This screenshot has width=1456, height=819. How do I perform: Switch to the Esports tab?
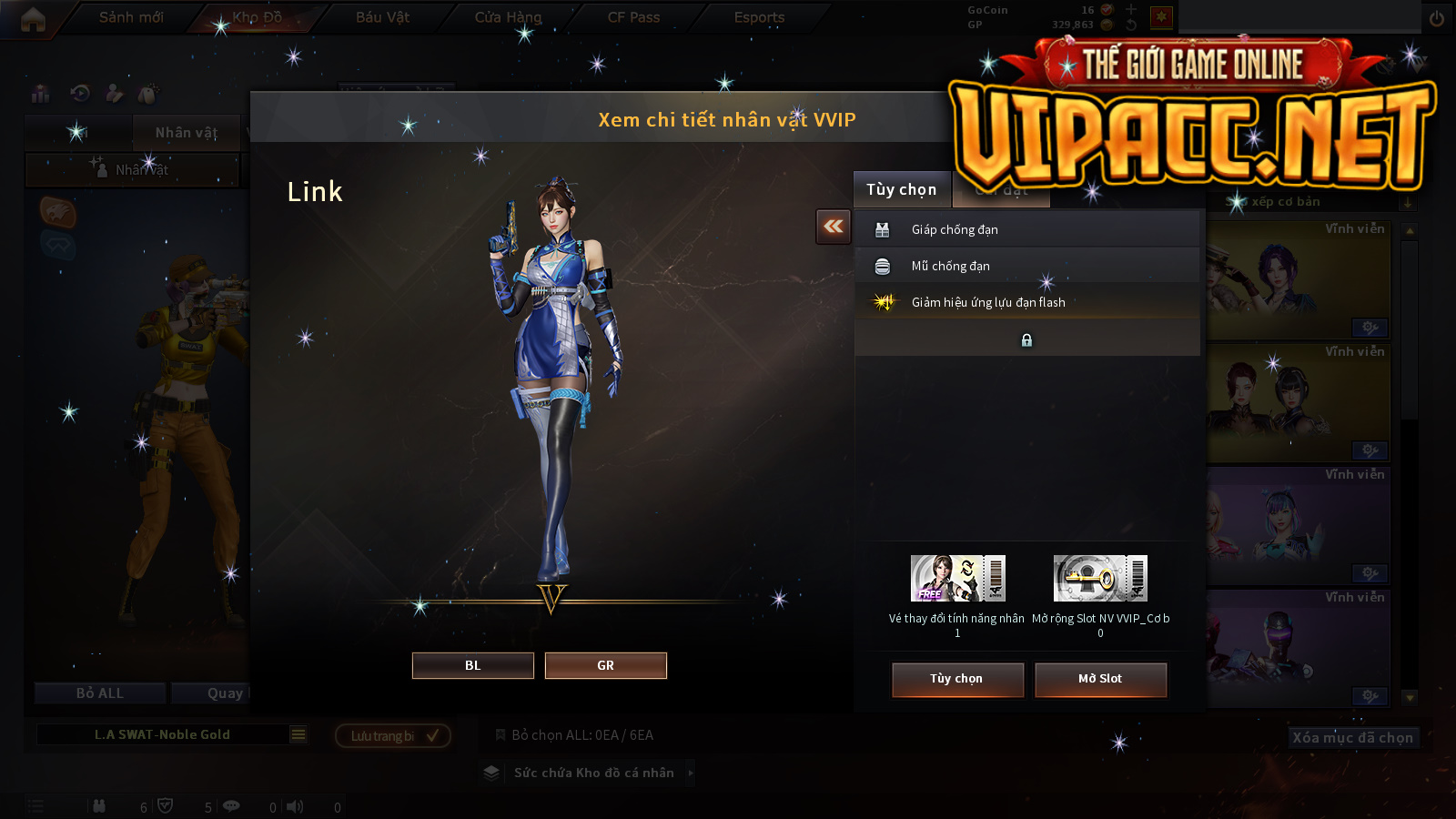click(x=759, y=17)
